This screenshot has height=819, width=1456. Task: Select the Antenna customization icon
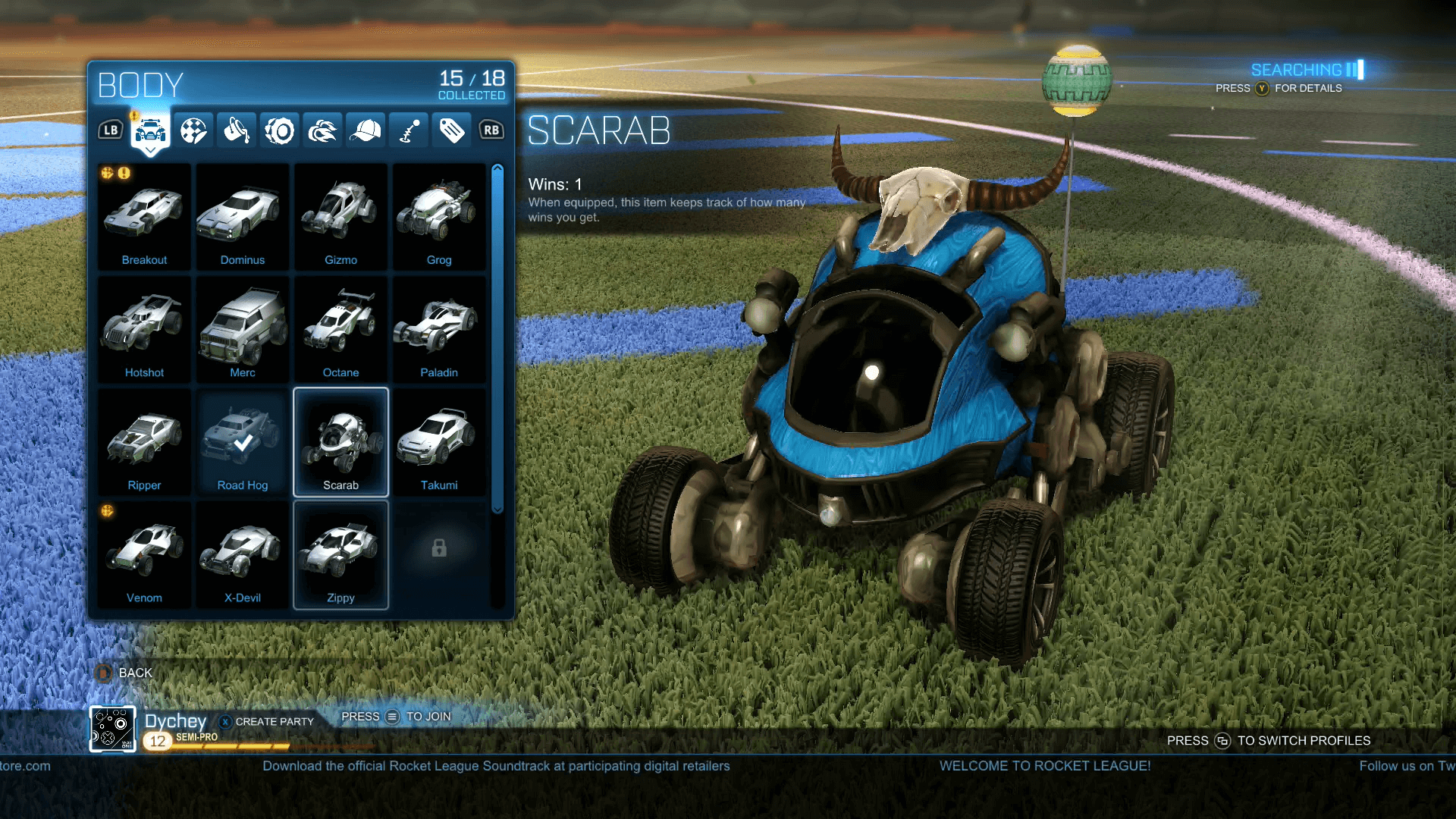coord(409,130)
